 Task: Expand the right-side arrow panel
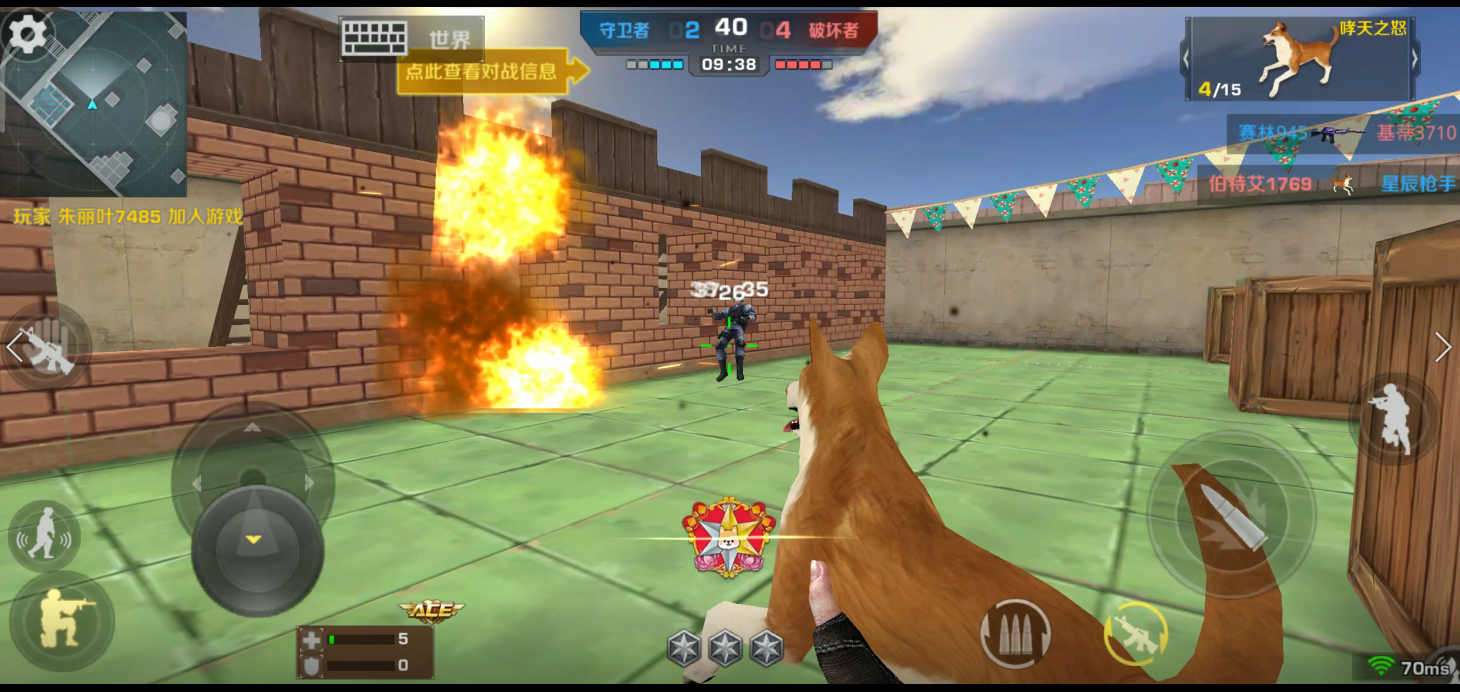pyautogui.click(x=1443, y=347)
